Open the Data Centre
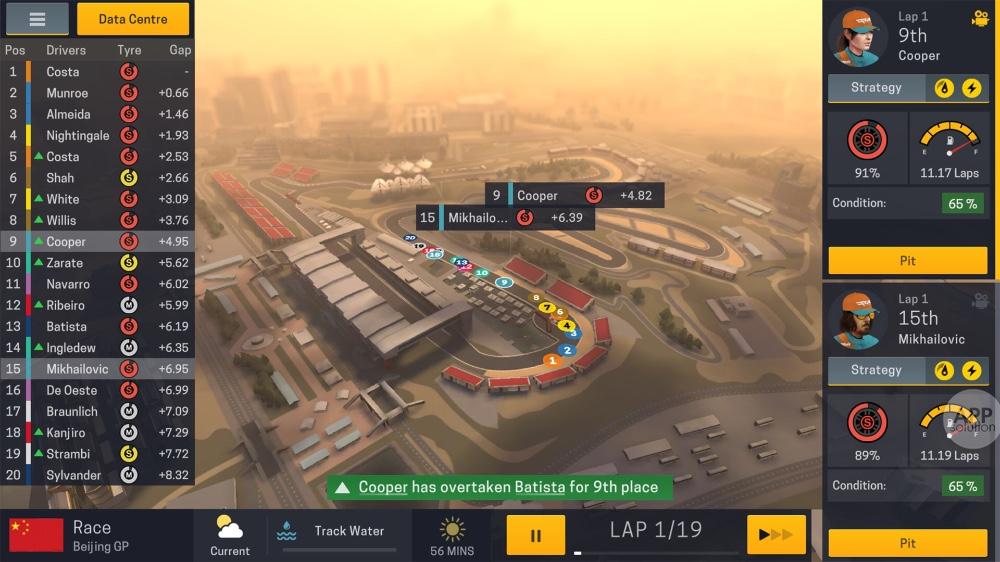 [133, 19]
